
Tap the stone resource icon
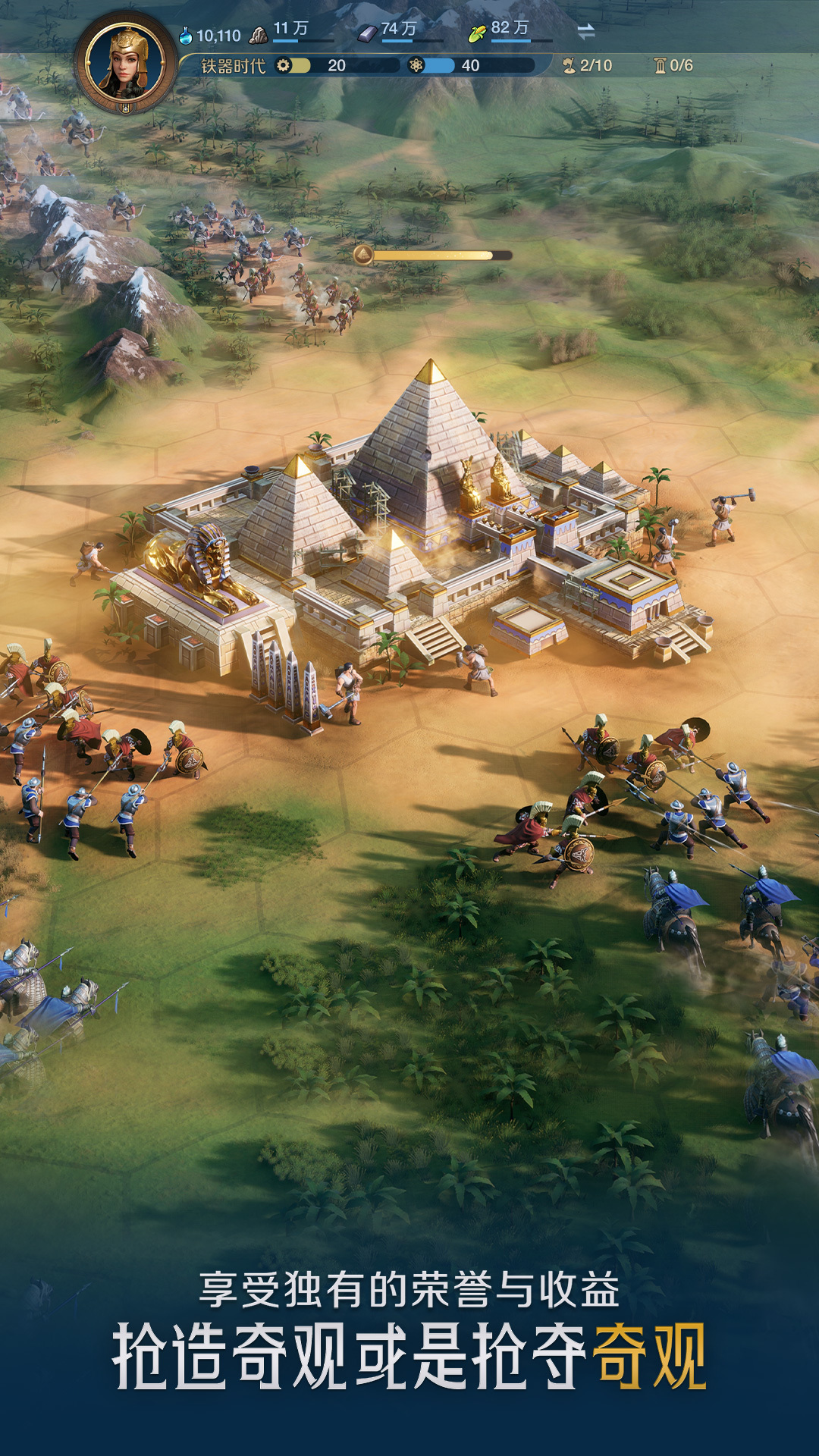[x=259, y=35]
